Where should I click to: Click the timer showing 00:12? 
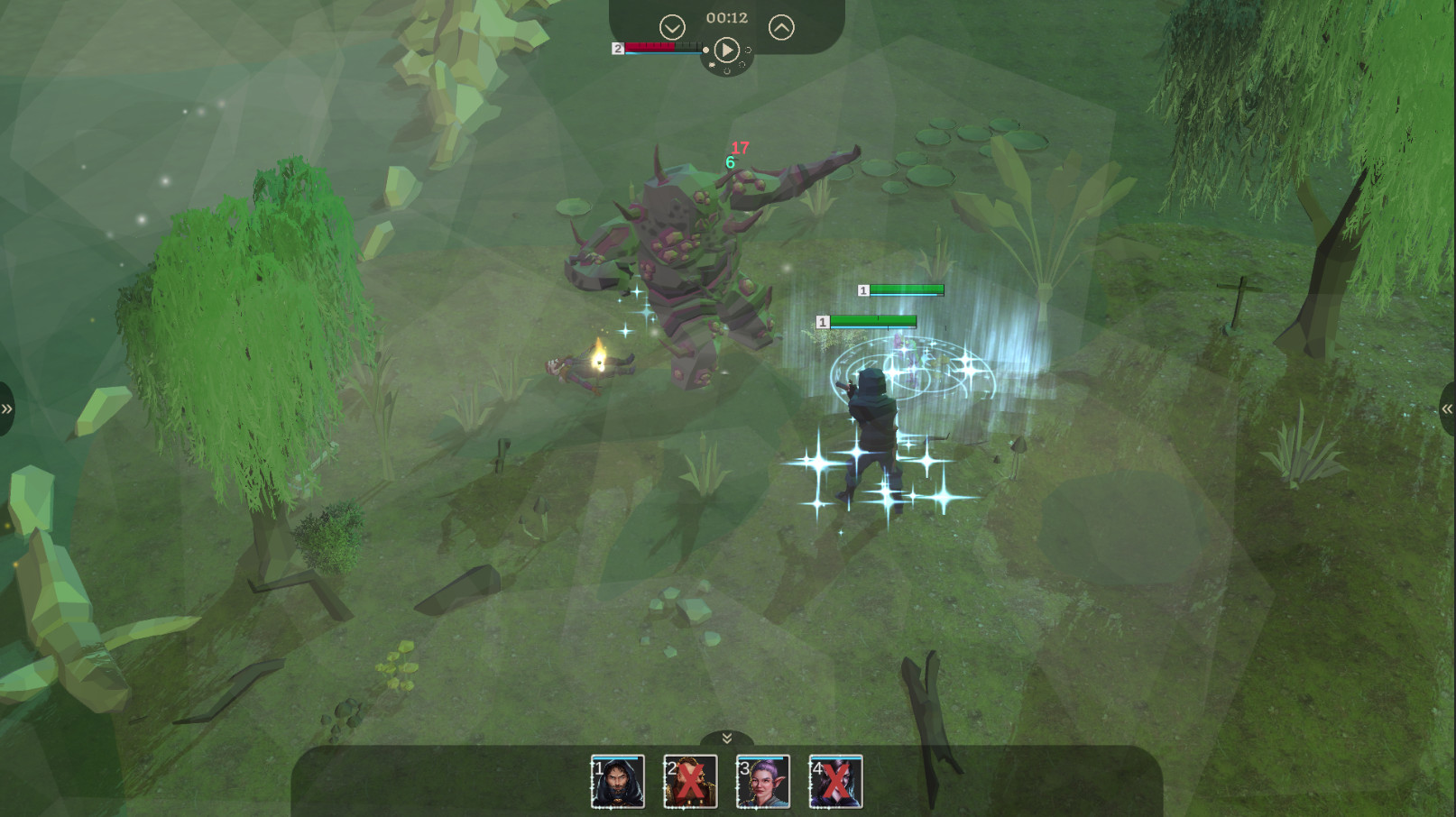[728, 16]
